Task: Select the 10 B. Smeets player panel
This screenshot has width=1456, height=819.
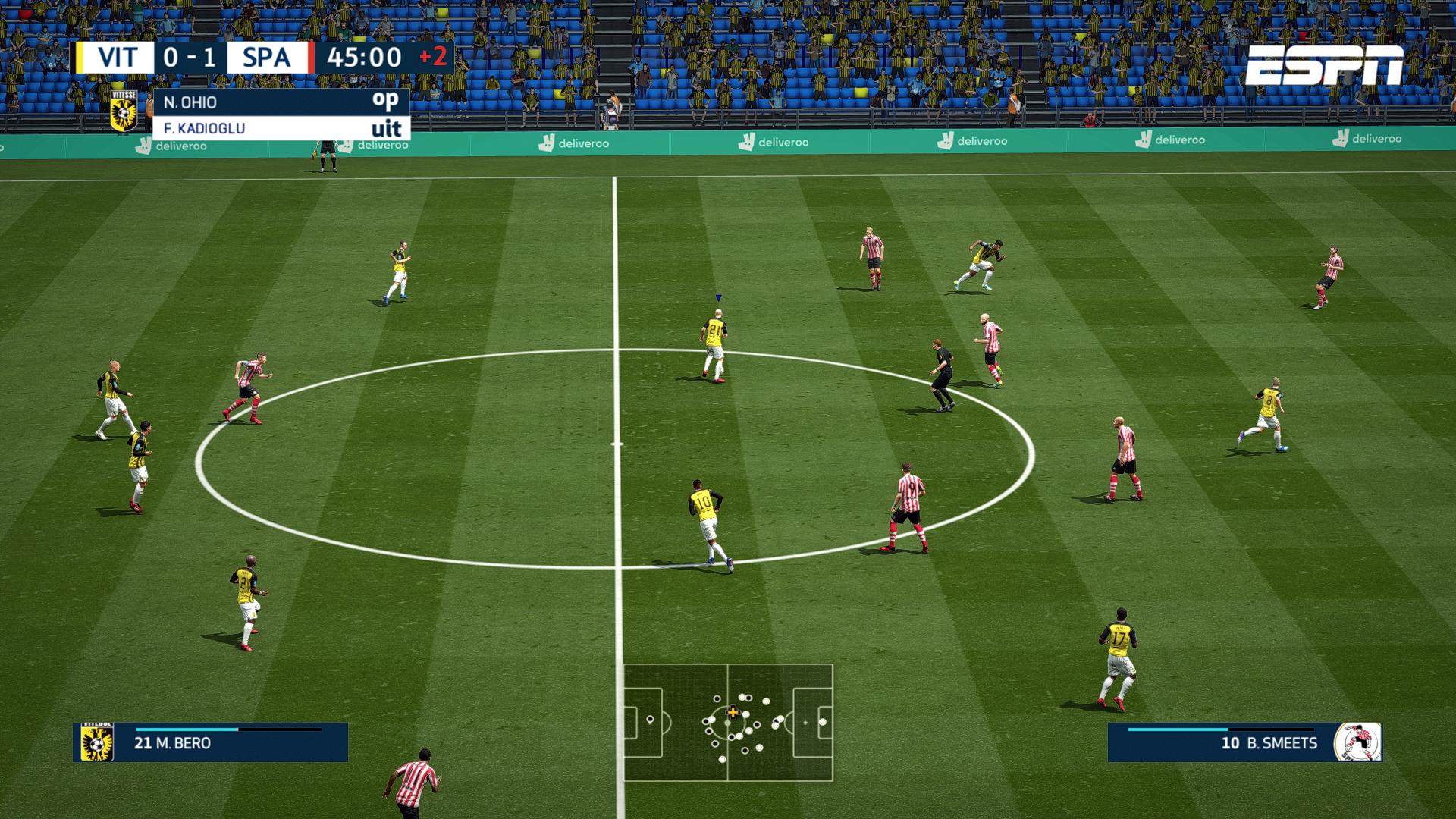Action: [x=1244, y=742]
